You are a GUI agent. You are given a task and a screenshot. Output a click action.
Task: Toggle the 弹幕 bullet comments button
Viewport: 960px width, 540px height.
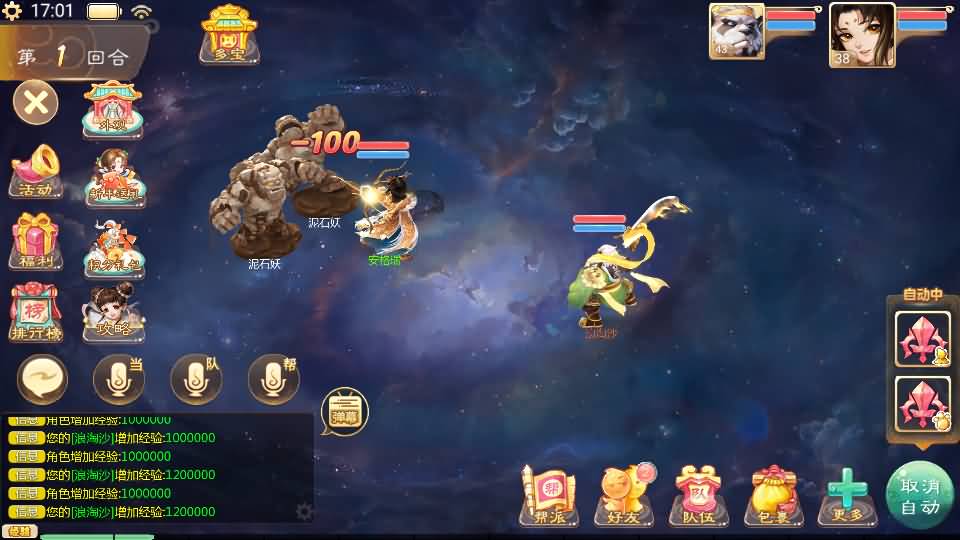pyautogui.click(x=344, y=411)
